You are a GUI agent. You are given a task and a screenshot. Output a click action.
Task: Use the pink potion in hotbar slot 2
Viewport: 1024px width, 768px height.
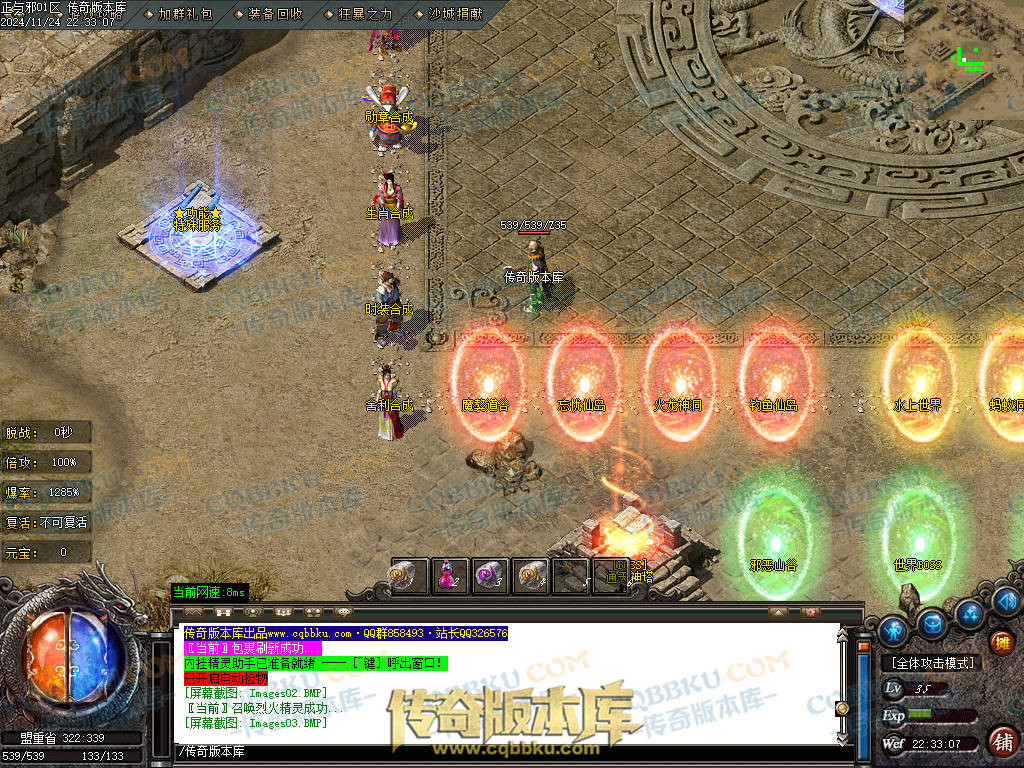[x=448, y=576]
